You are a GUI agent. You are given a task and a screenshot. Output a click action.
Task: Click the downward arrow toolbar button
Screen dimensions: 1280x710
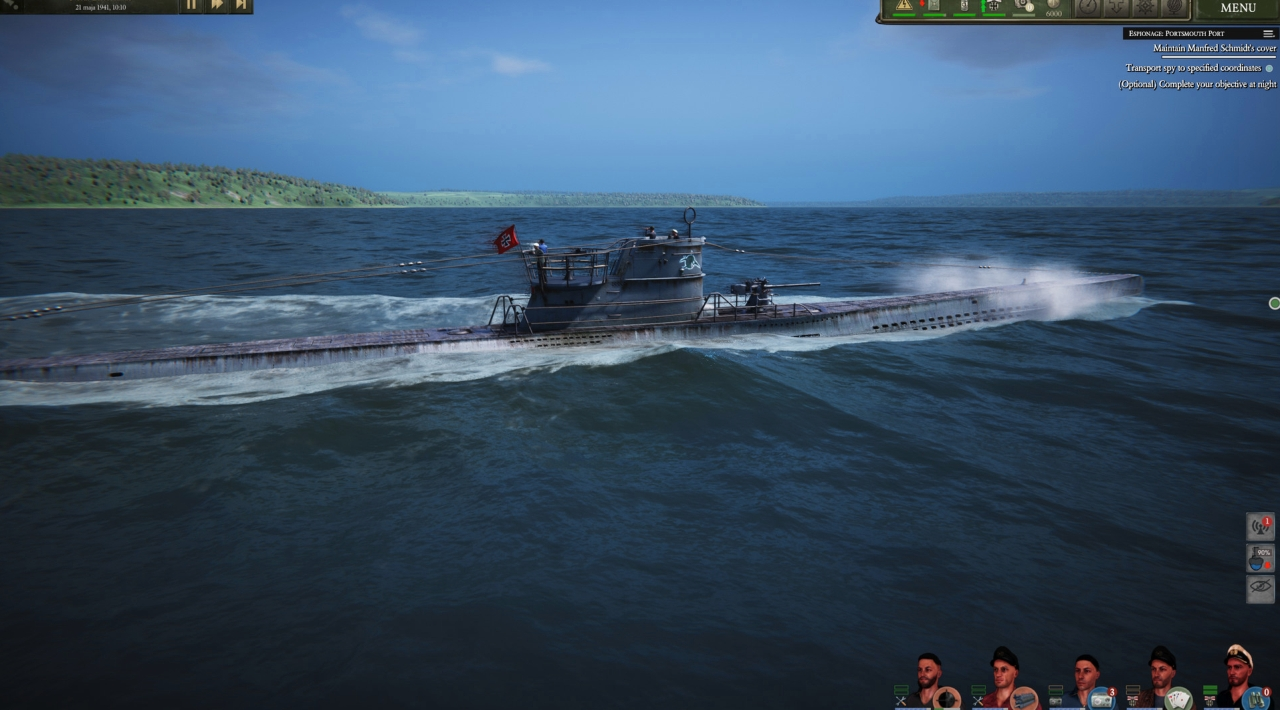1116,7
